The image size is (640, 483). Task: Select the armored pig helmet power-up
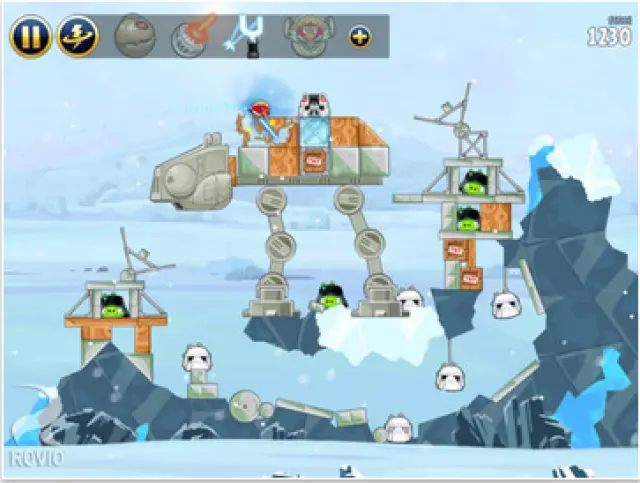[305, 35]
